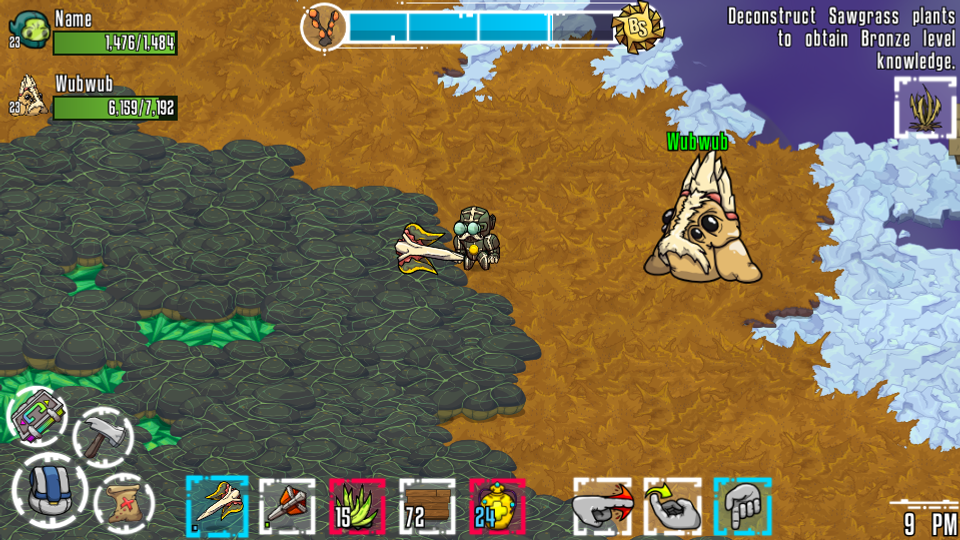Activate the pointing-down hand command
The width and height of the screenshot is (960, 540).
(x=742, y=505)
